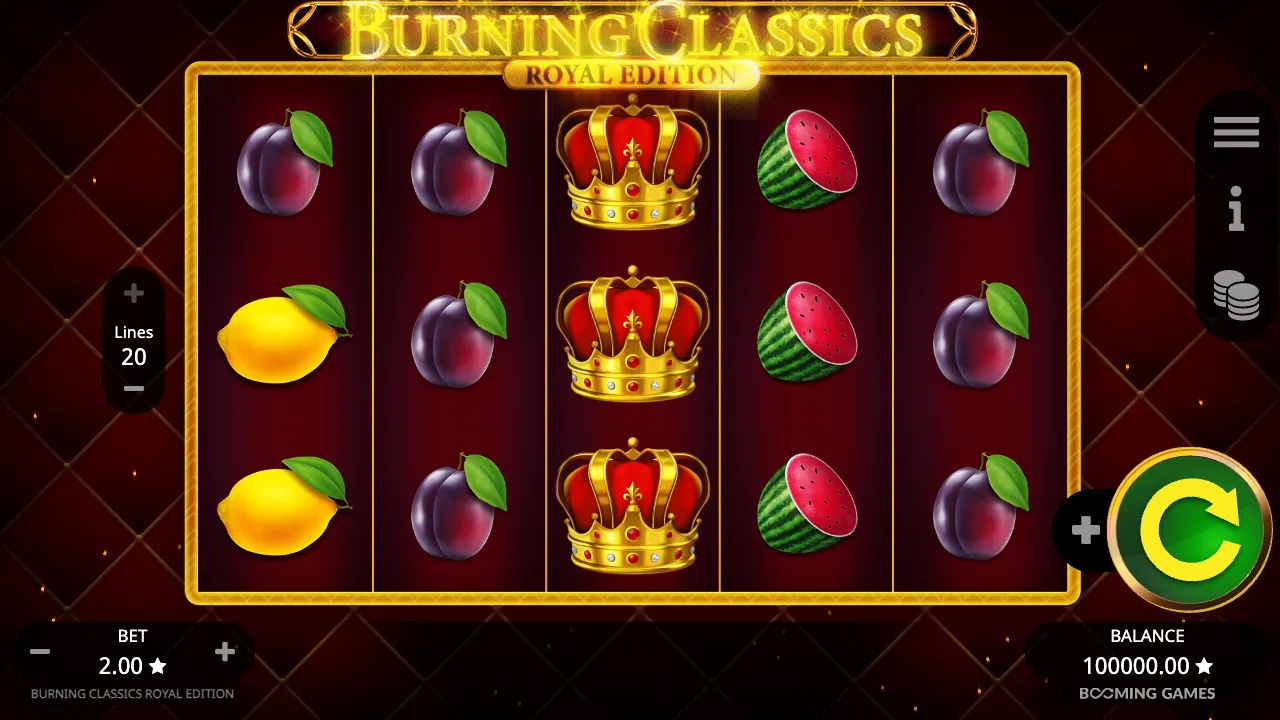Open the quick bet plus panel beside spin
Viewport: 1280px width, 720px height.
pyautogui.click(x=1085, y=530)
